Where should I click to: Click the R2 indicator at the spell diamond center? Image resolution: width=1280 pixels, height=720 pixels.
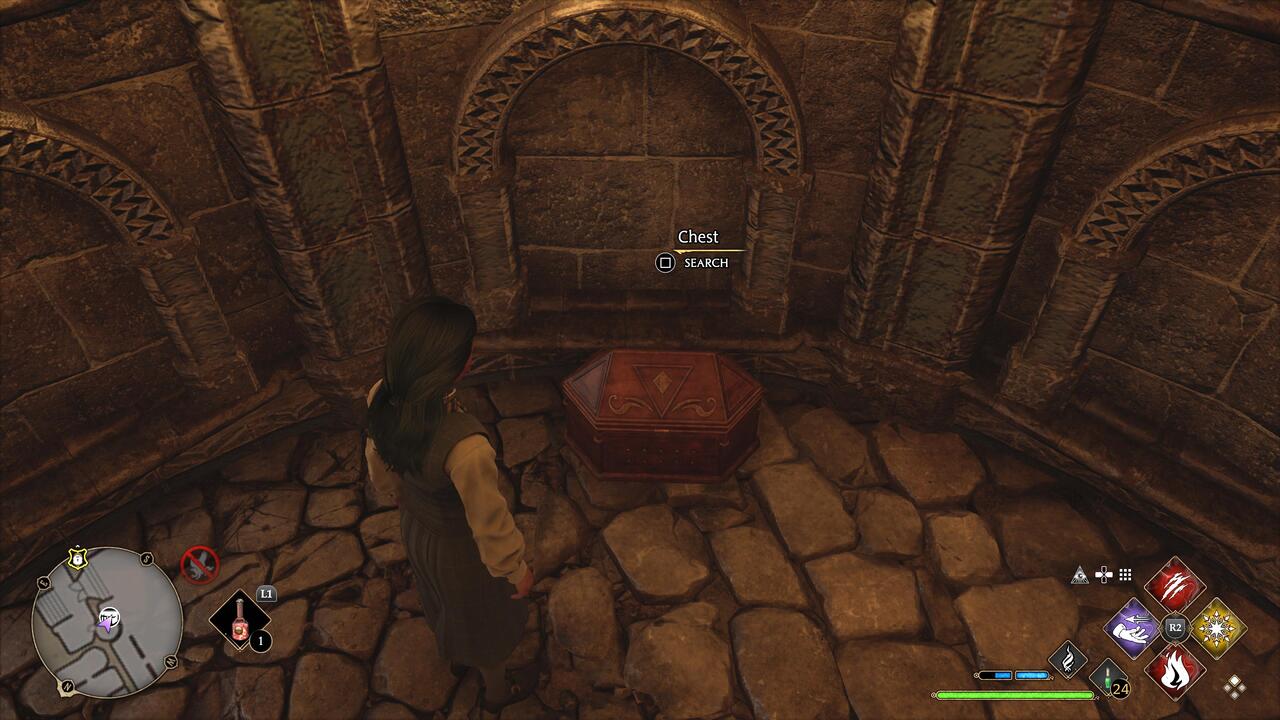[x=1174, y=628]
